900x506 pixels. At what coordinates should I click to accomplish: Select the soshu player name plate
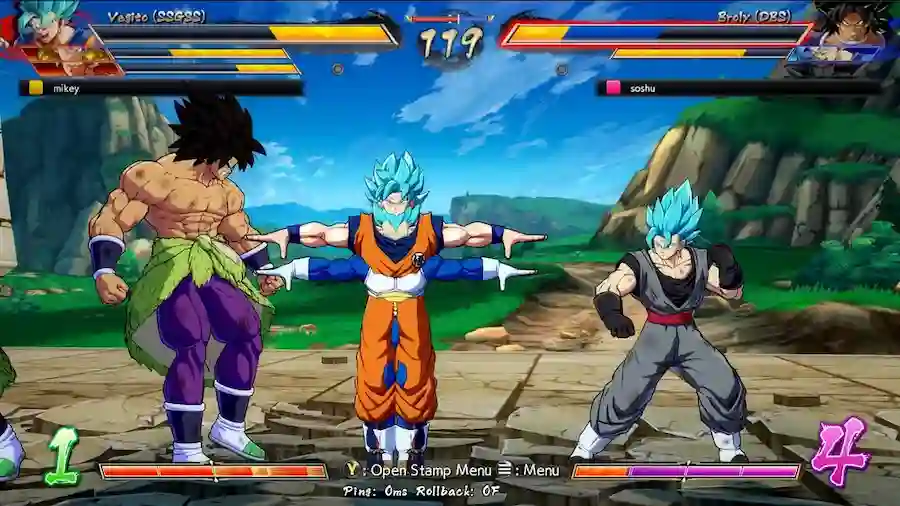pyautogui.click(x=738, y=88)
